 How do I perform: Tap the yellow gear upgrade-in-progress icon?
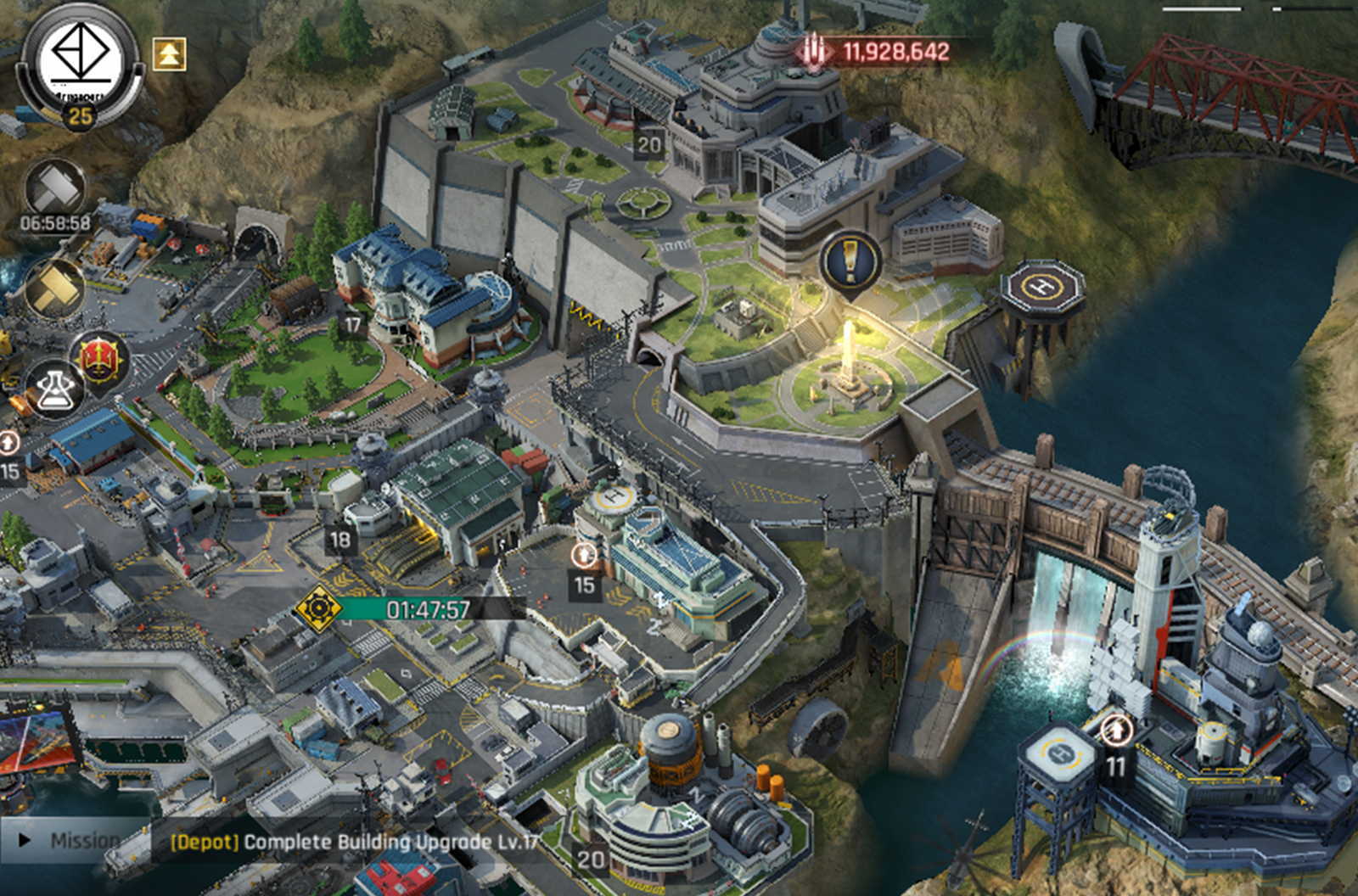[x=318, y=608]
